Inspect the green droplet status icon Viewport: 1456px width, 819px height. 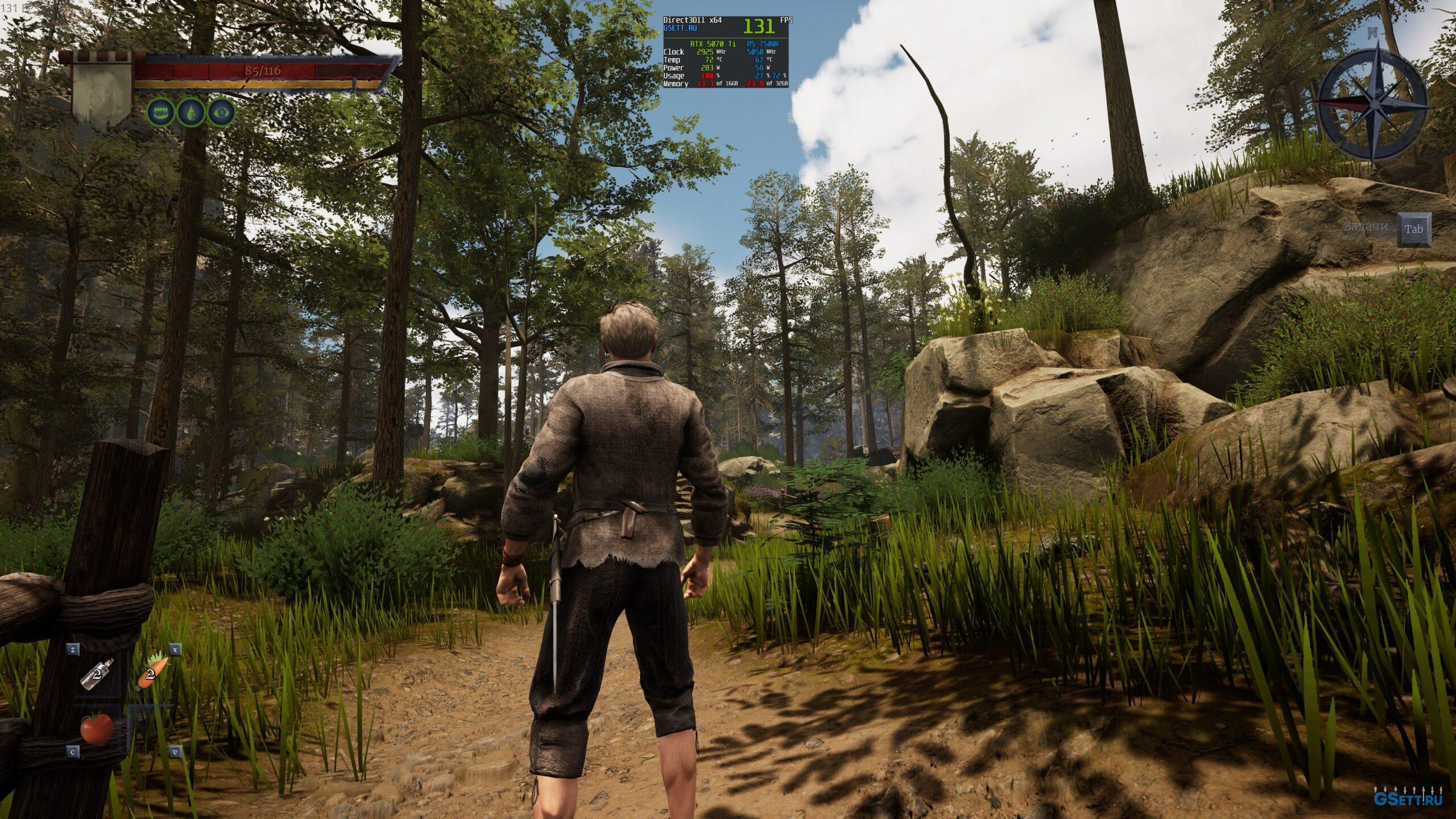click(x=191, y=113)
